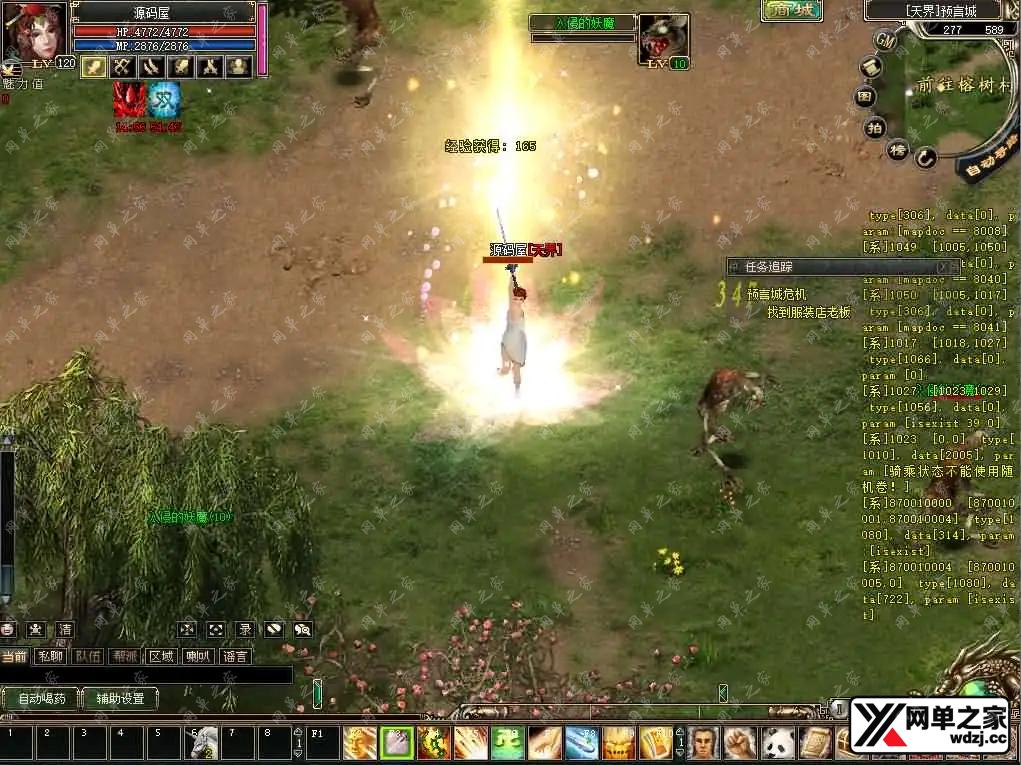
Task: Select the enemy target portrait
Action: tap(663, 38)
